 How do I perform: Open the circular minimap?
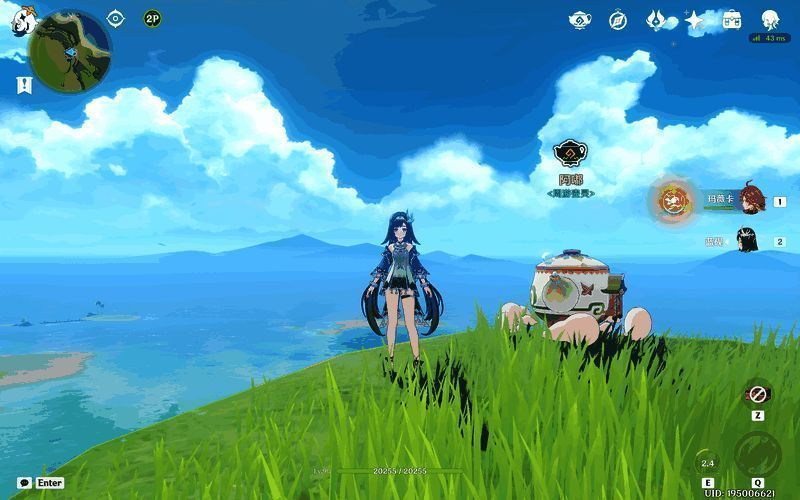(69, 51)
